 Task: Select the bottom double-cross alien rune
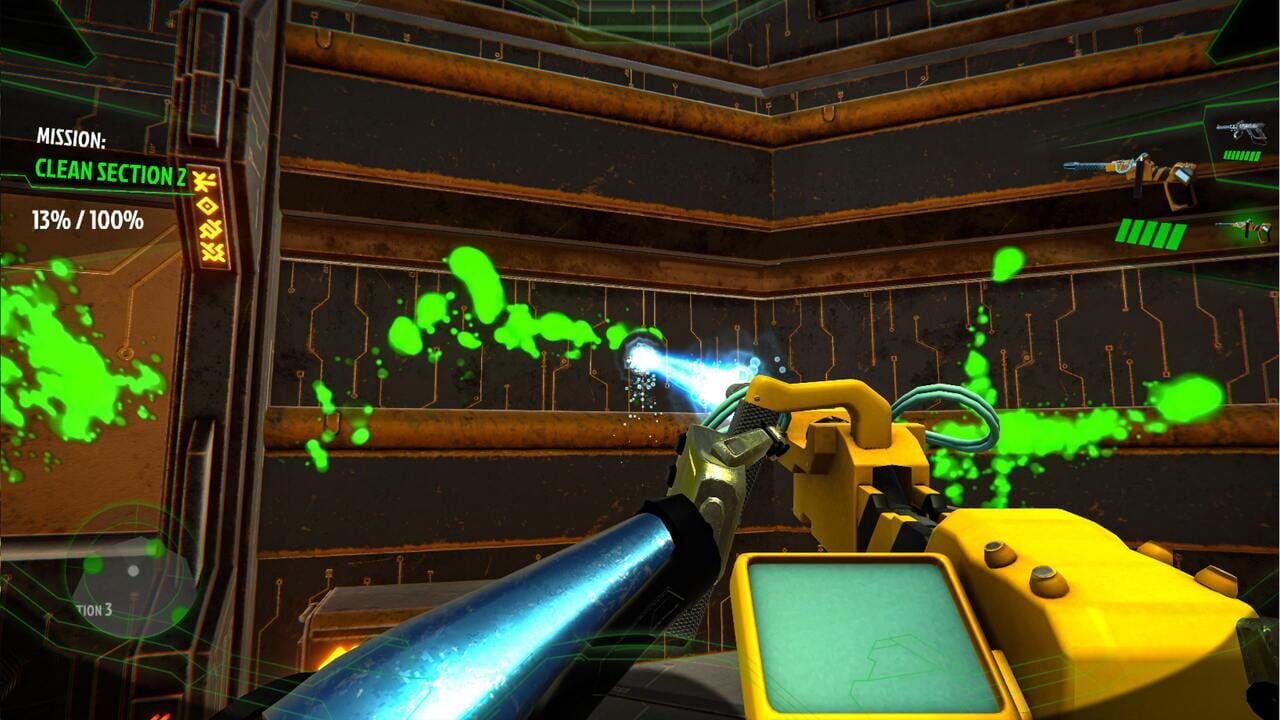pyautogui.click(x=211, y=252)
